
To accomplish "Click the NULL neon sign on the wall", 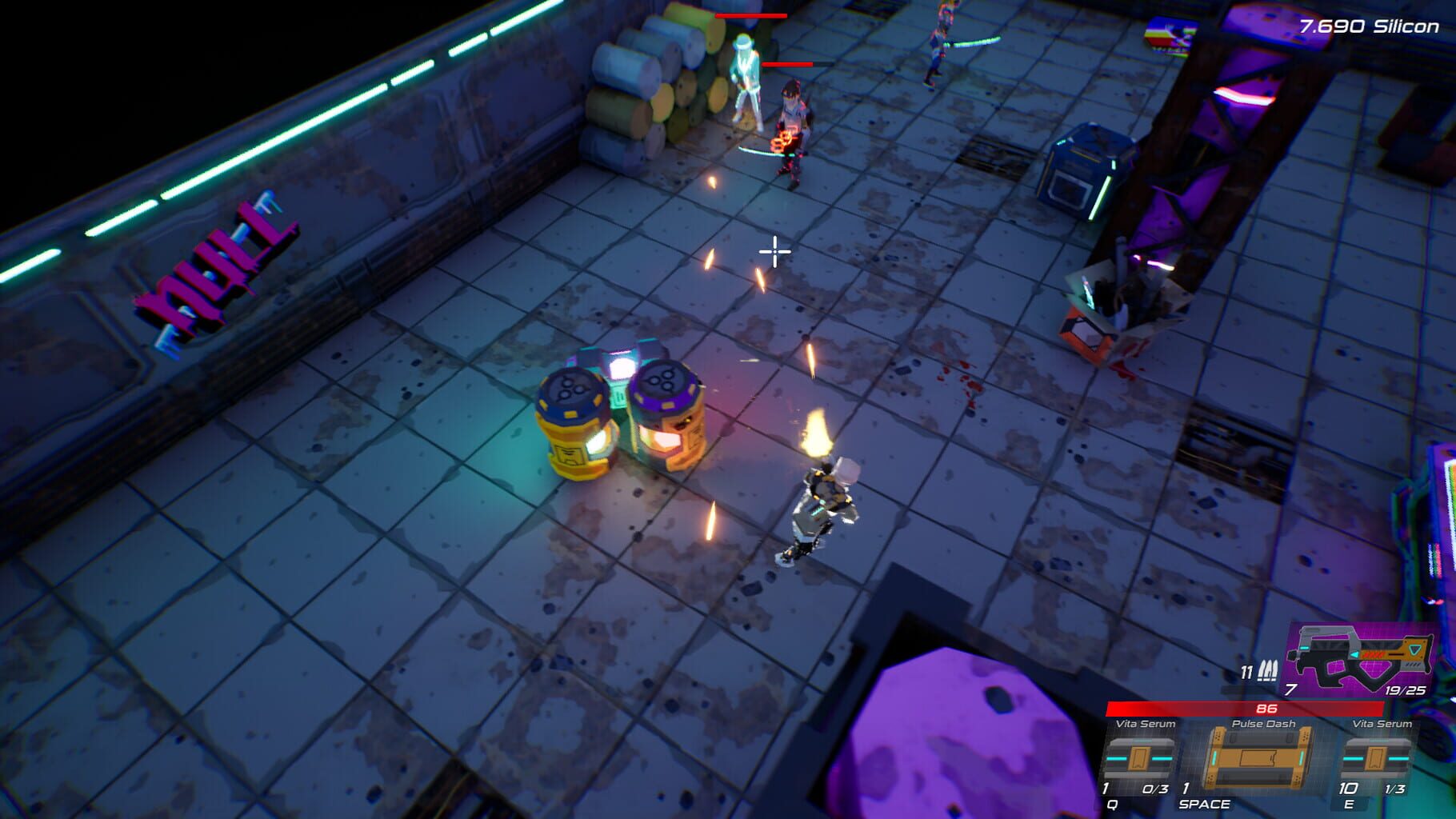I will point(214,264).
